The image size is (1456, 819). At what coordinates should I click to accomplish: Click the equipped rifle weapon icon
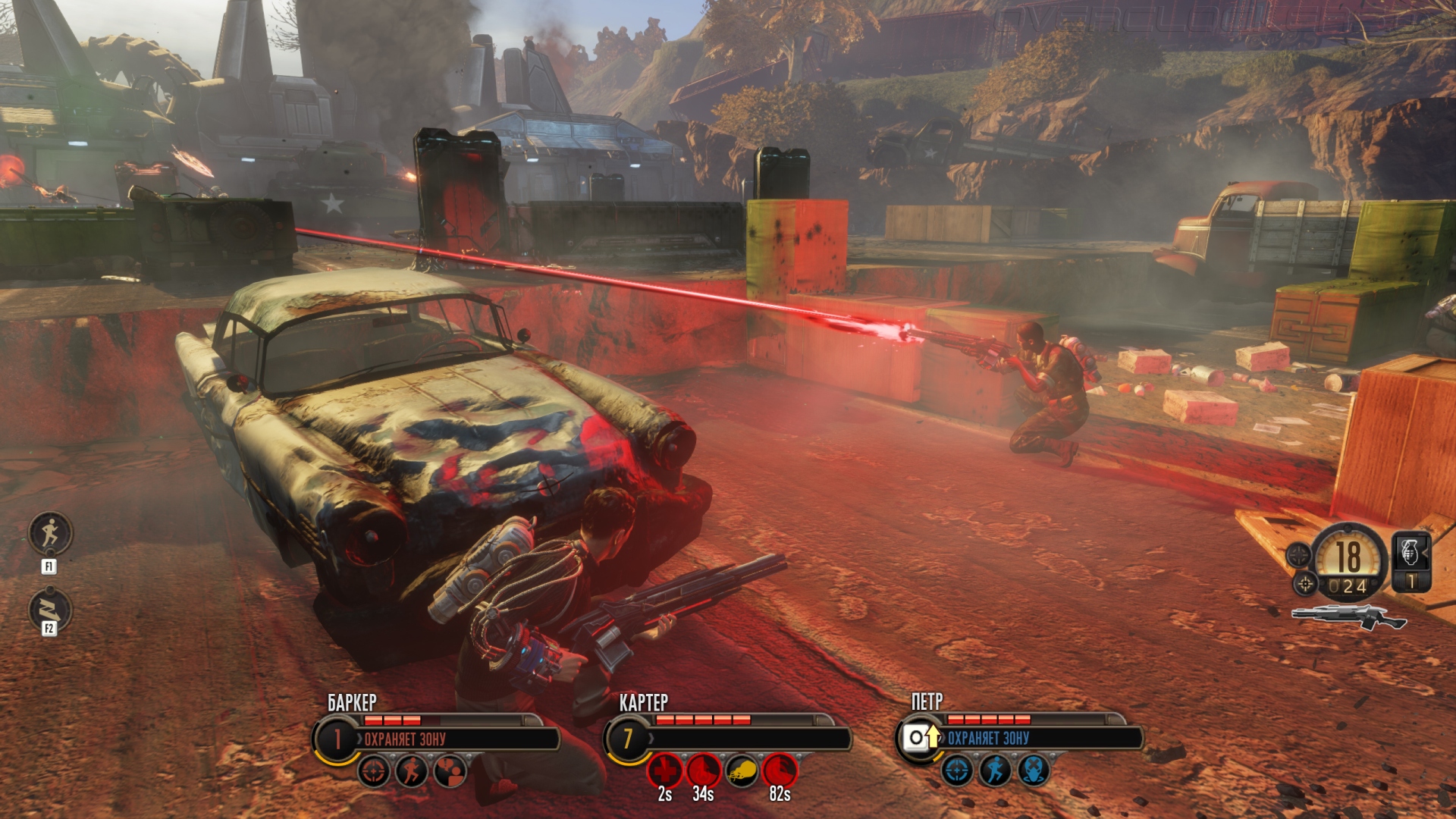(1348, 617)
